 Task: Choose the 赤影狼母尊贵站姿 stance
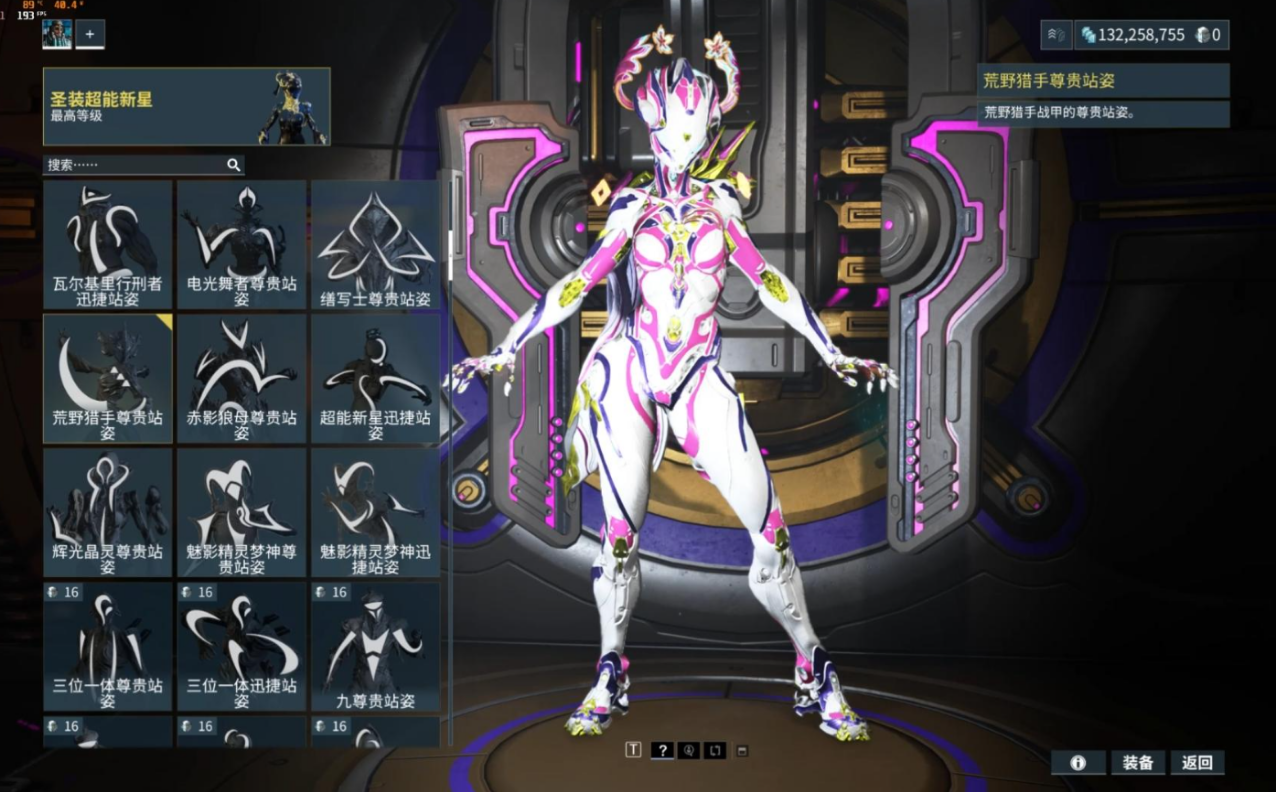click(241, 378)
